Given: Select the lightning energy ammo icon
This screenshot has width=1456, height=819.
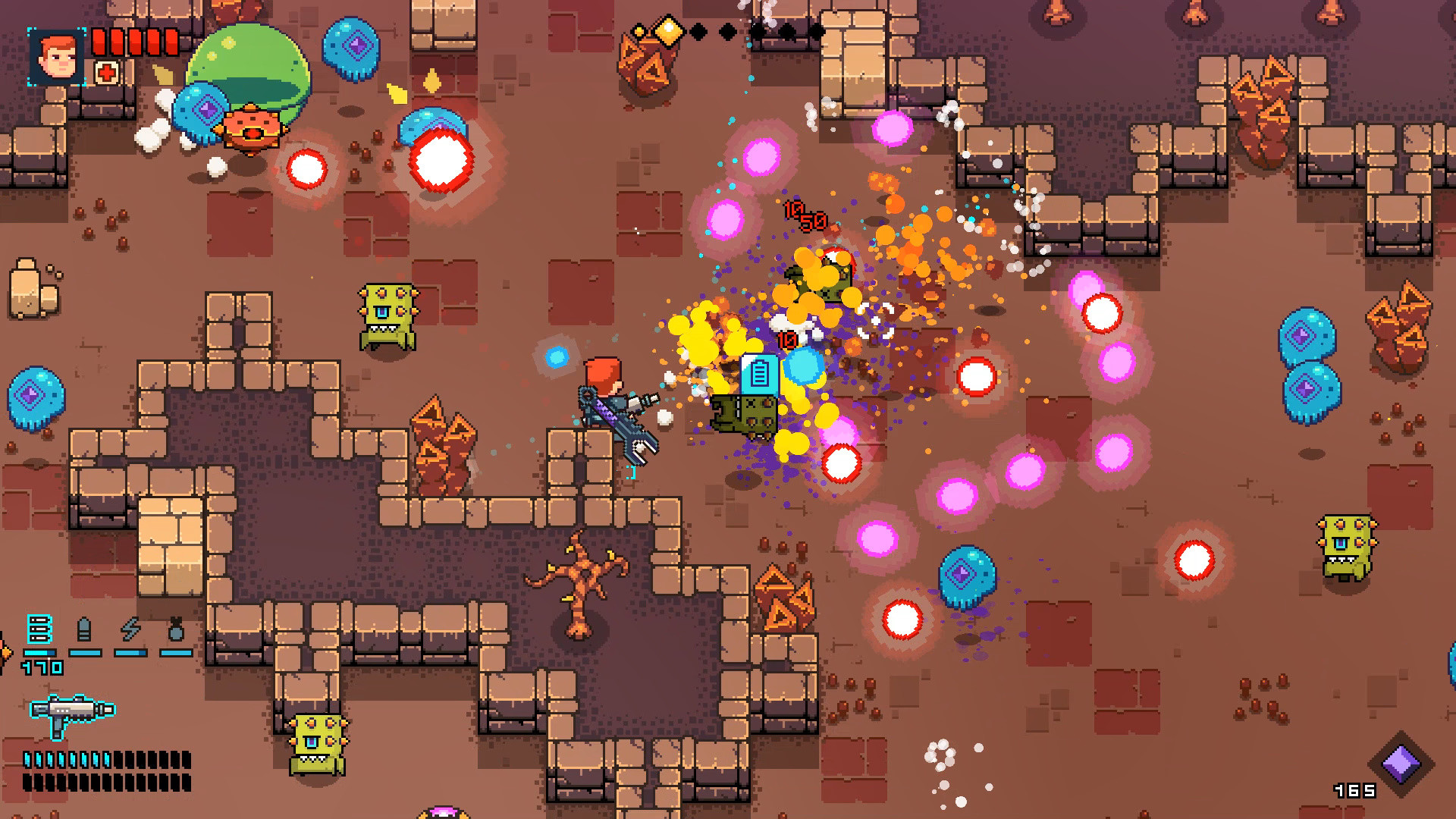Looking at the screenshot, I should (x=130, y=628).
